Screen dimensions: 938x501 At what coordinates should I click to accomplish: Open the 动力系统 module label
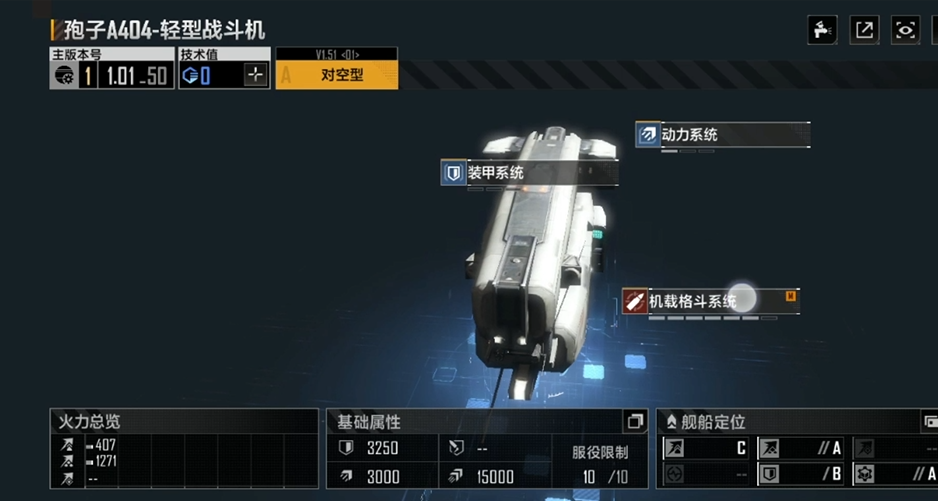click(723, 134)
